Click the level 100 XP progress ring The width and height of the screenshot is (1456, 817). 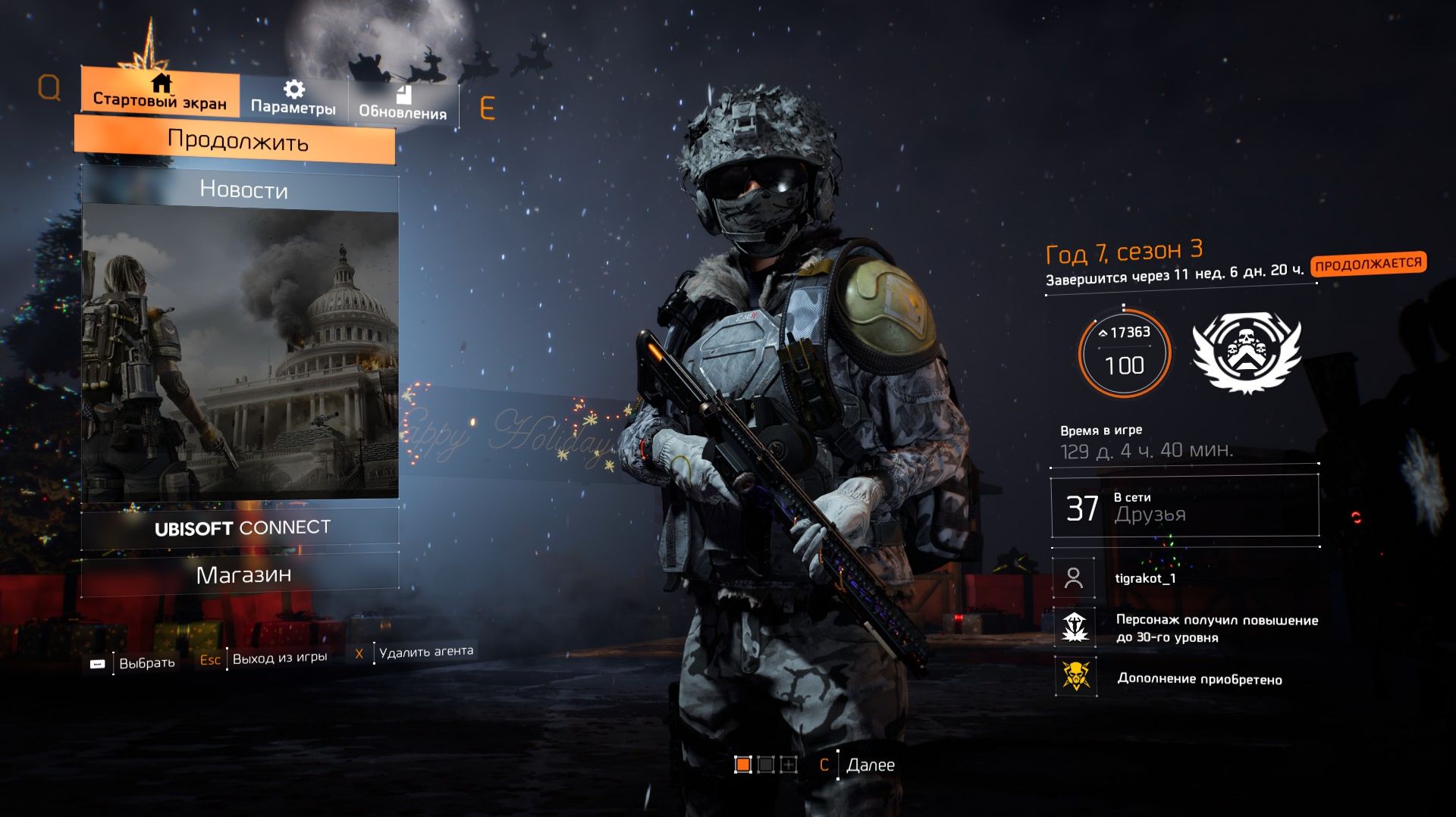click(x=1126, y=352)
